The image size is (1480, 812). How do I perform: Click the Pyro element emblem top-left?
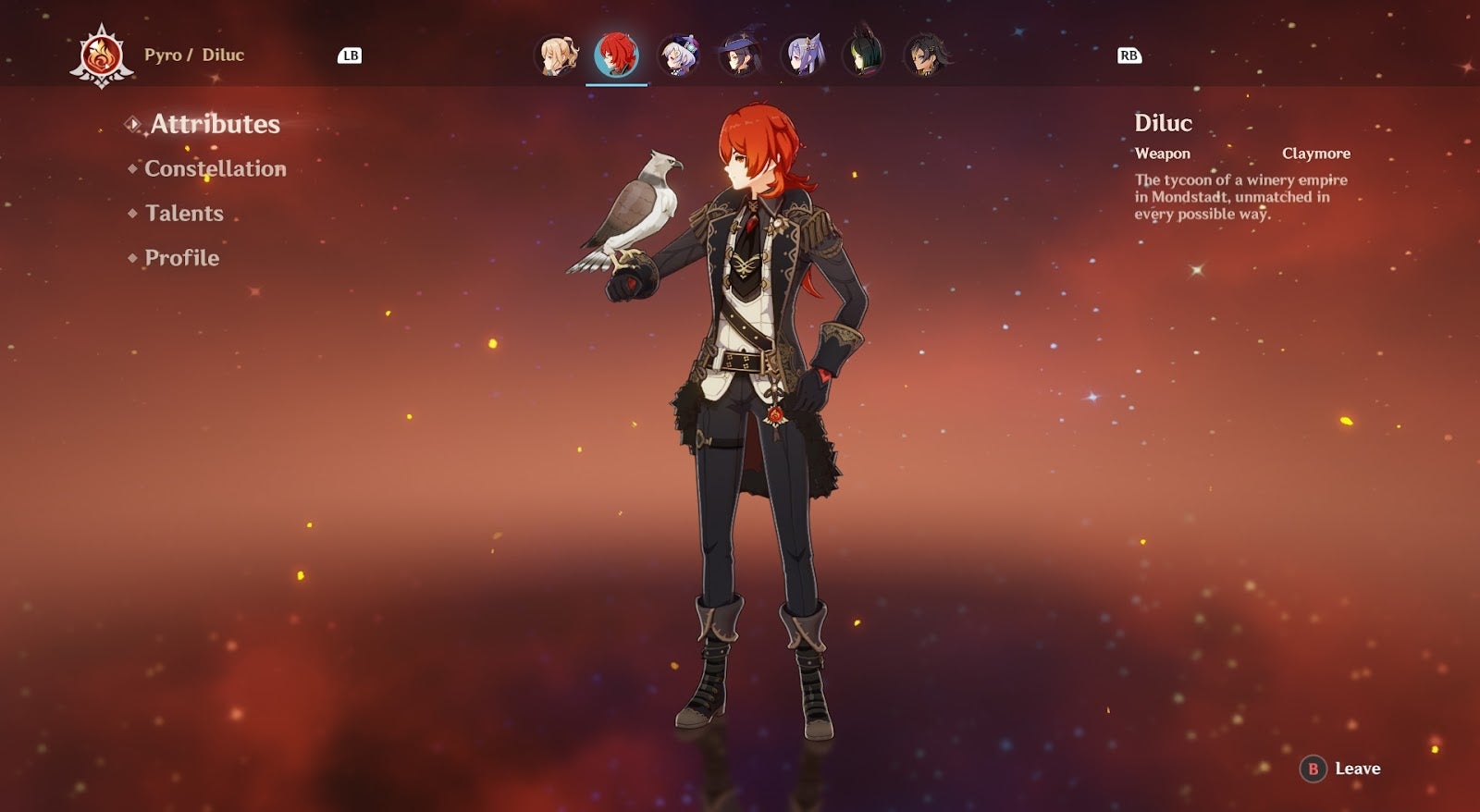(100, 54)
